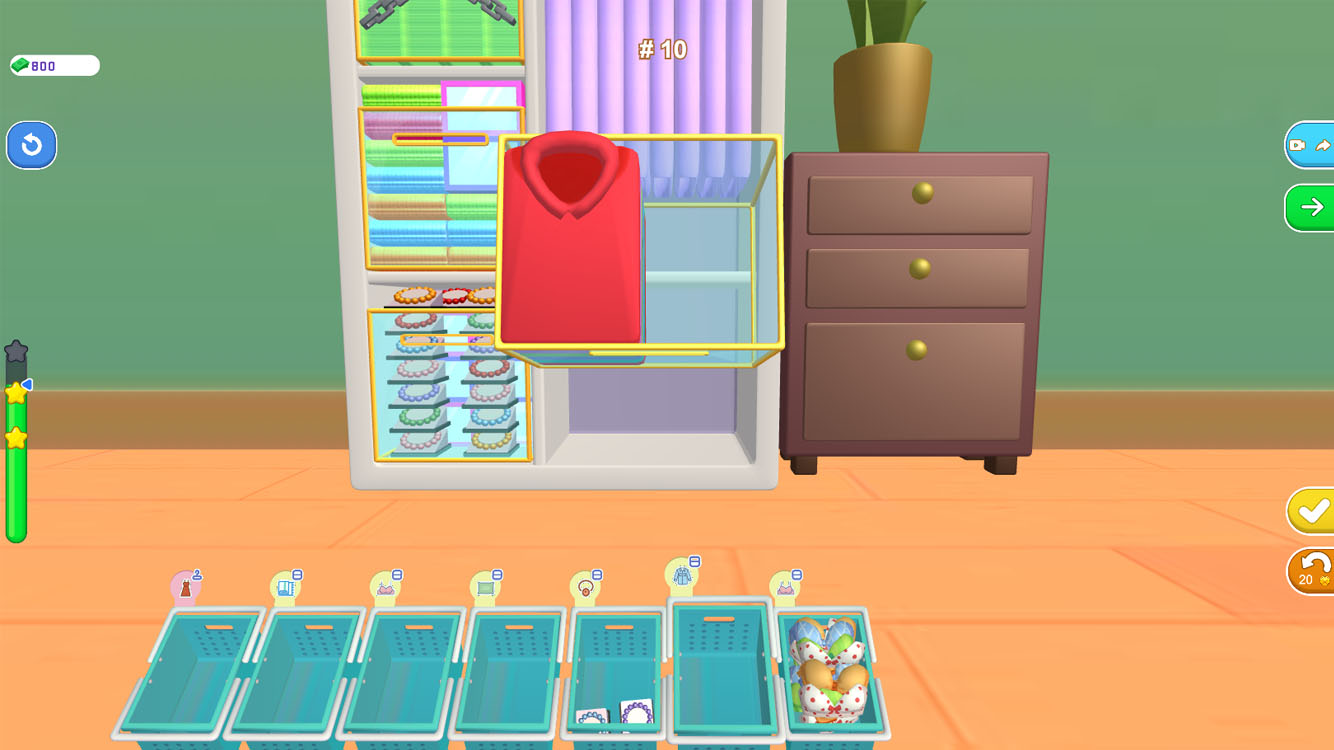Click the #10 level label

(x=663, y=50)
